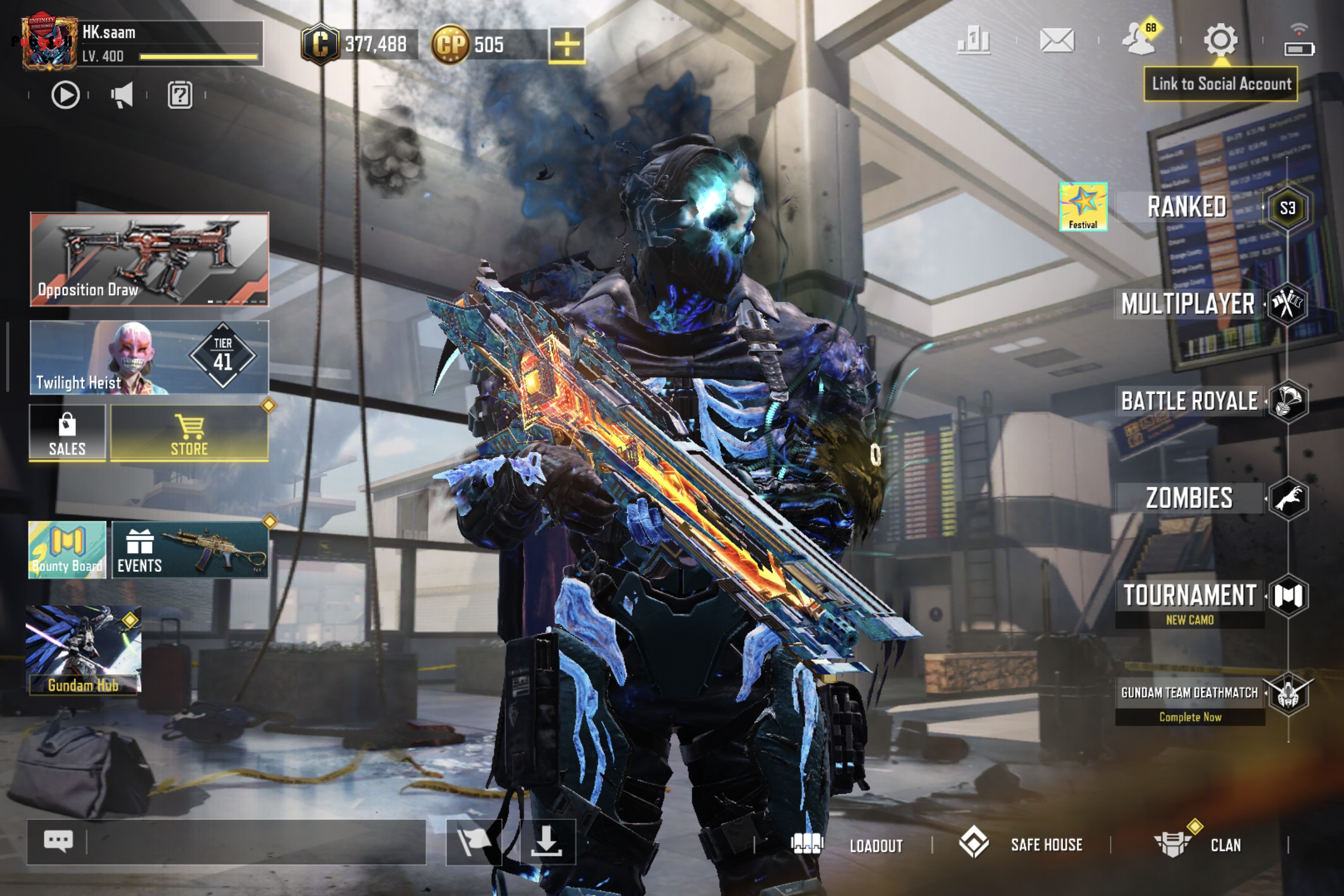
Task: Open the friends list icon
Action: (1139, 40)
